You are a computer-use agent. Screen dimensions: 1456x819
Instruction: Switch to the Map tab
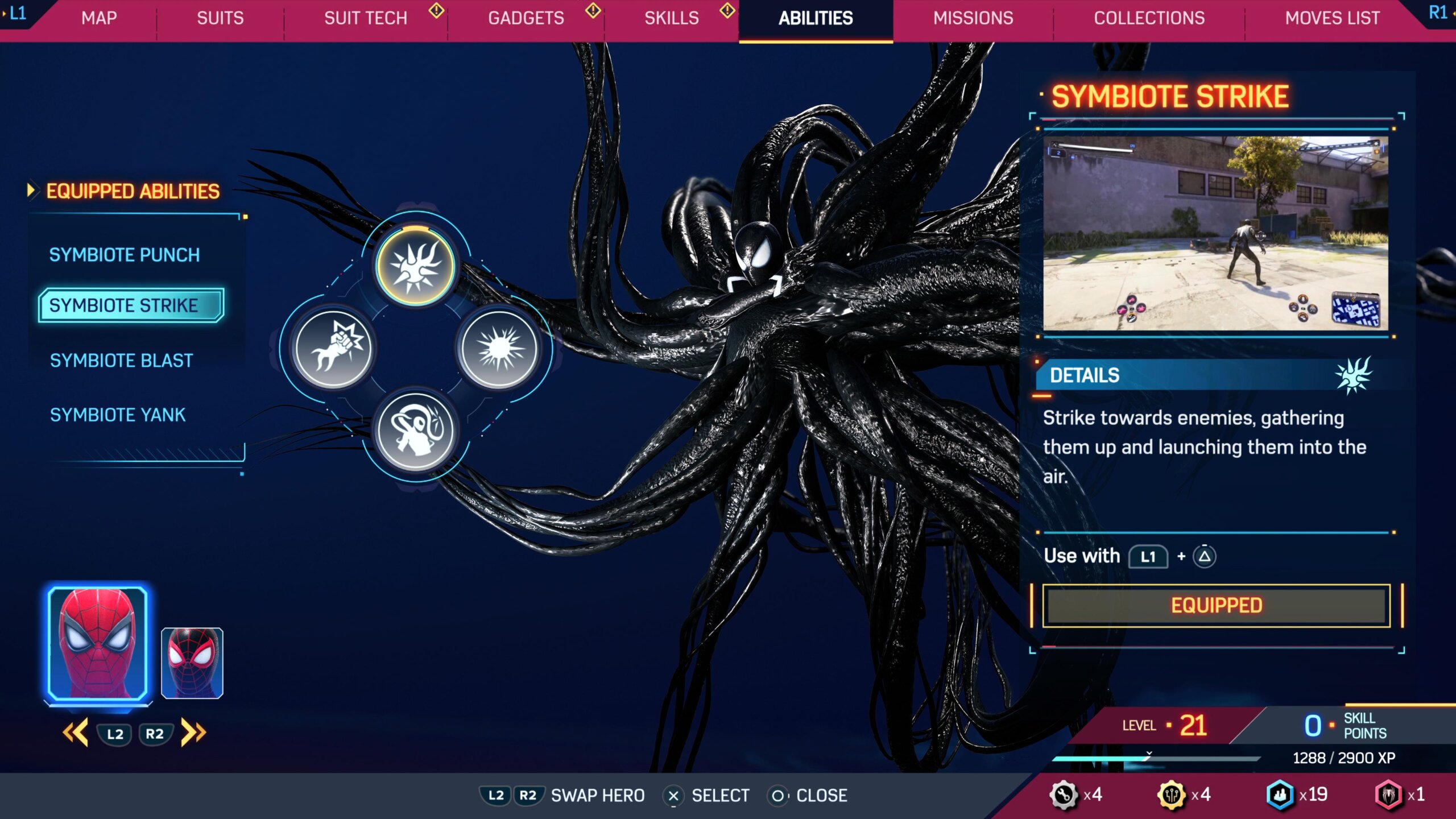point(99,18)
